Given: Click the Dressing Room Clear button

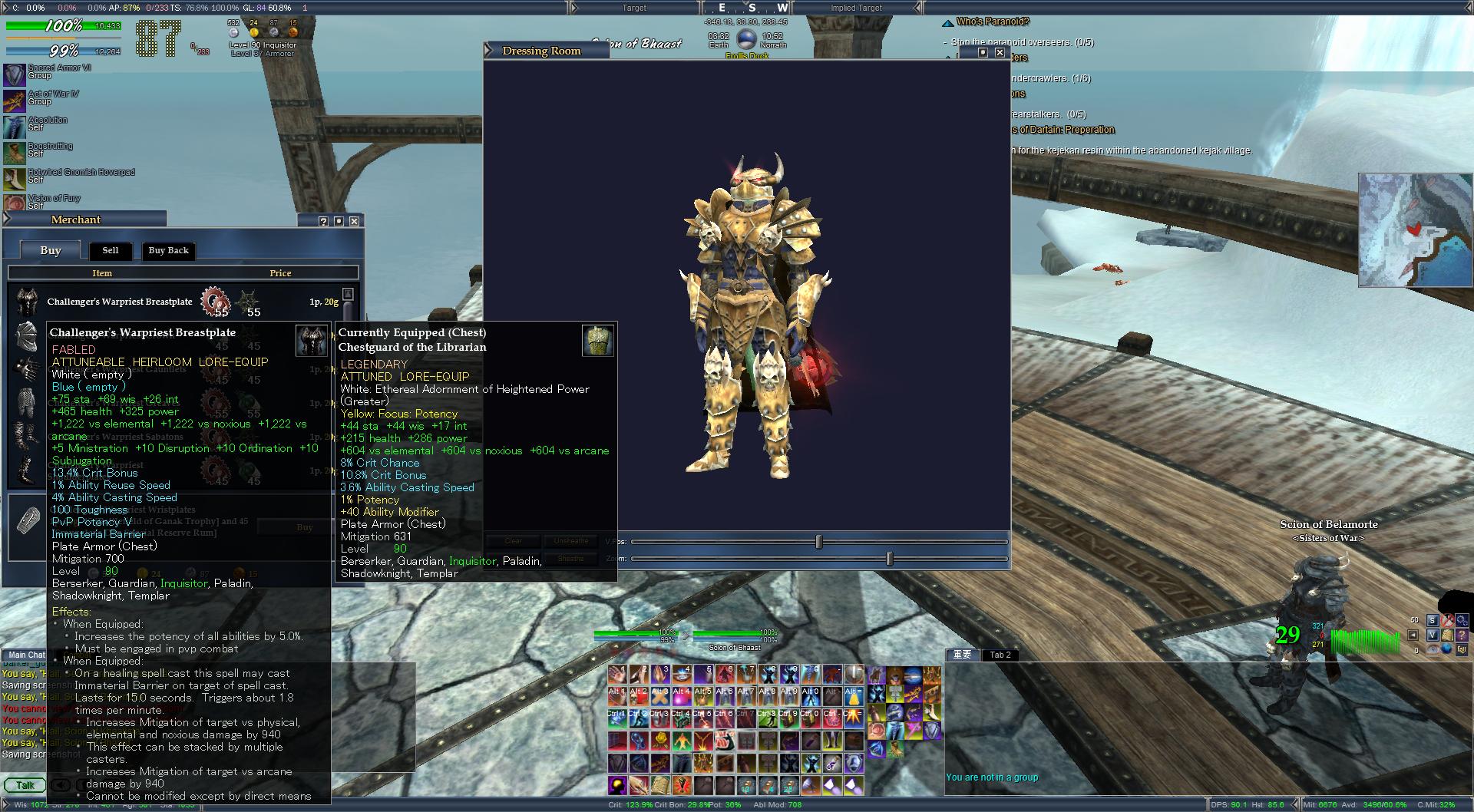Looking at the screenshot, I should (x=514, y=541).
